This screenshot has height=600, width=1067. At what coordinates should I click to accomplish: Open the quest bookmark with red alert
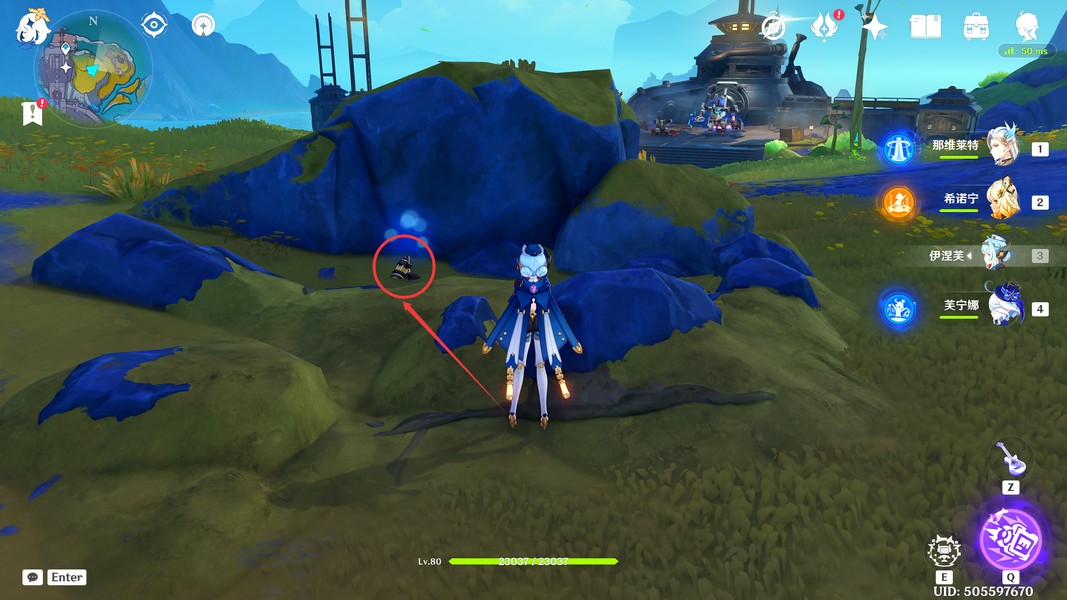click(x=32, y=112)
